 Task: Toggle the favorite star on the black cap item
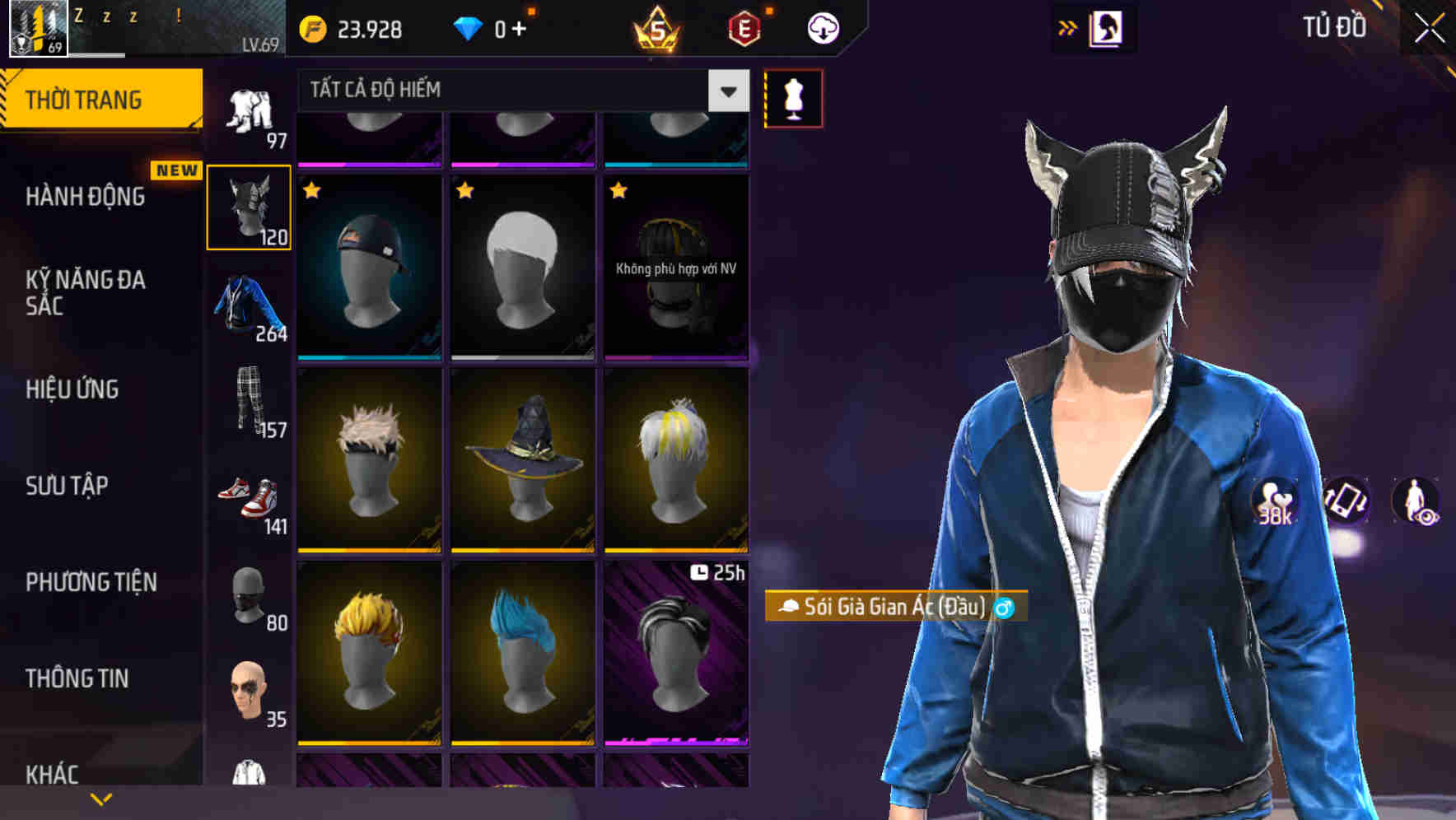coord(310,192)
